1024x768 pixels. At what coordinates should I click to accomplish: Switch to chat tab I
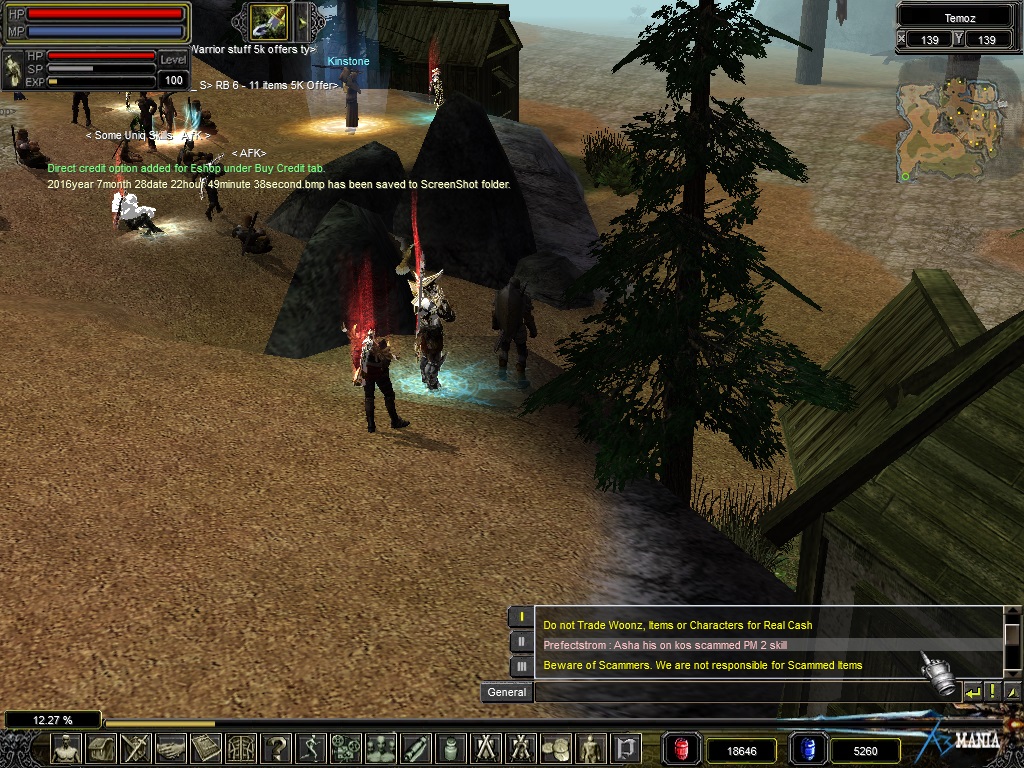coord(521,617)
